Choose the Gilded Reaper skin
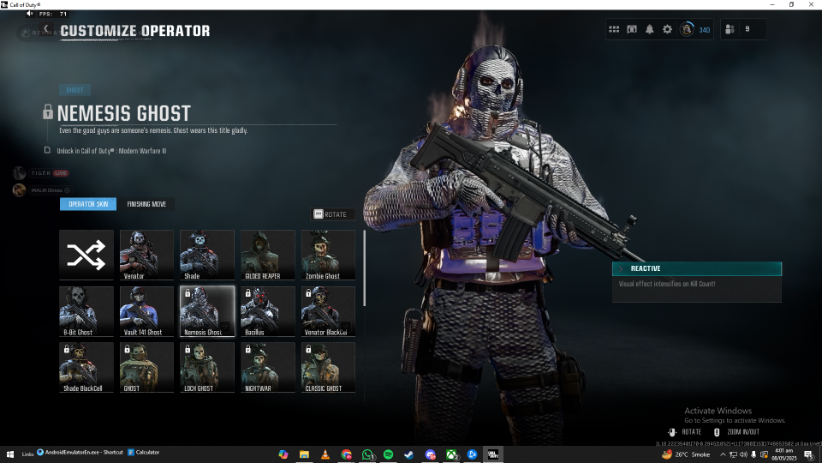This screenshot has height=463, width=822. pos(267,254)
